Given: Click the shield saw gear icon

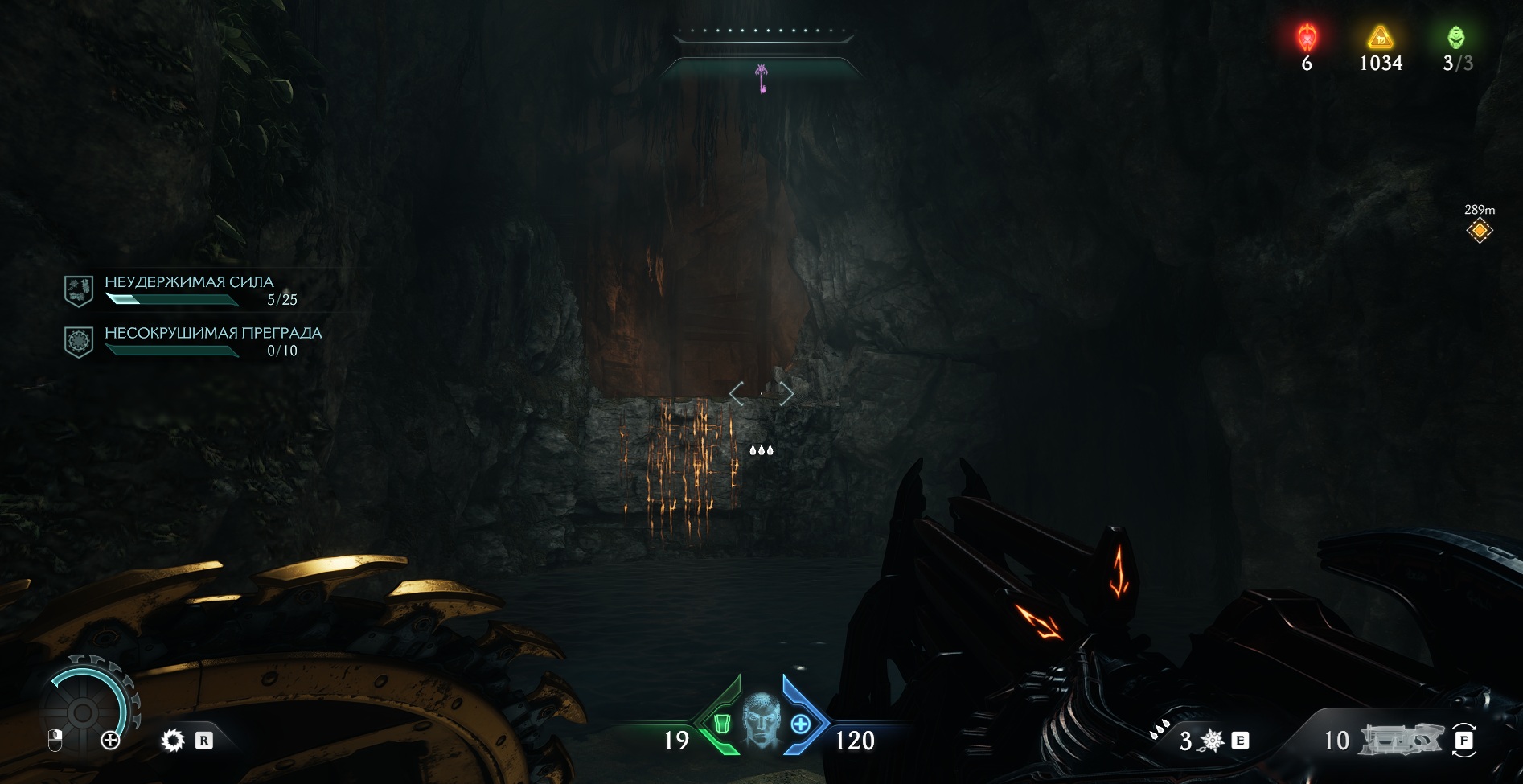Looking at the screenshot, I should [x=172, y=740].
